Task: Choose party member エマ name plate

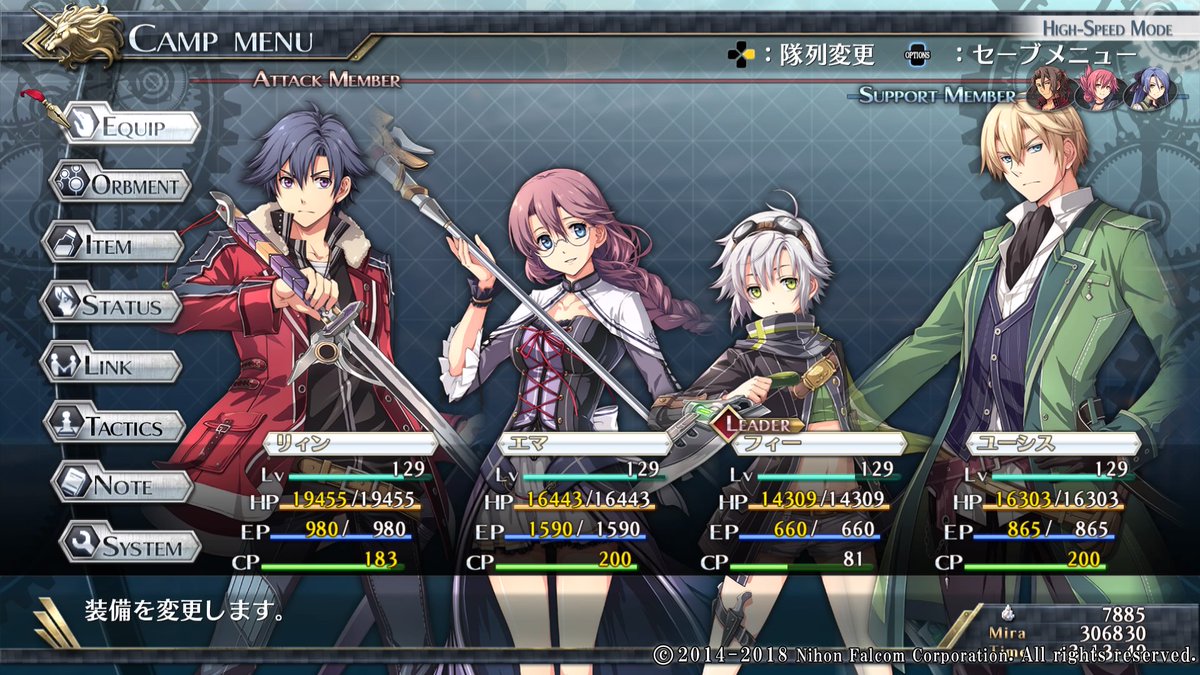Action: [x=584, y=444]
